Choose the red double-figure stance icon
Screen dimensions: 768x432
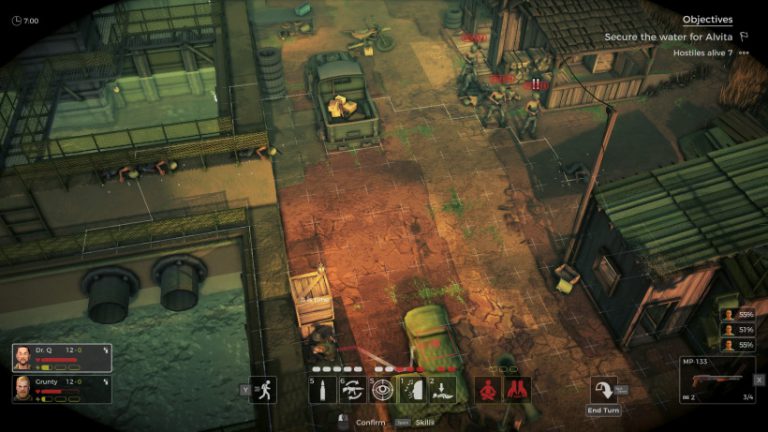(517, 389)
